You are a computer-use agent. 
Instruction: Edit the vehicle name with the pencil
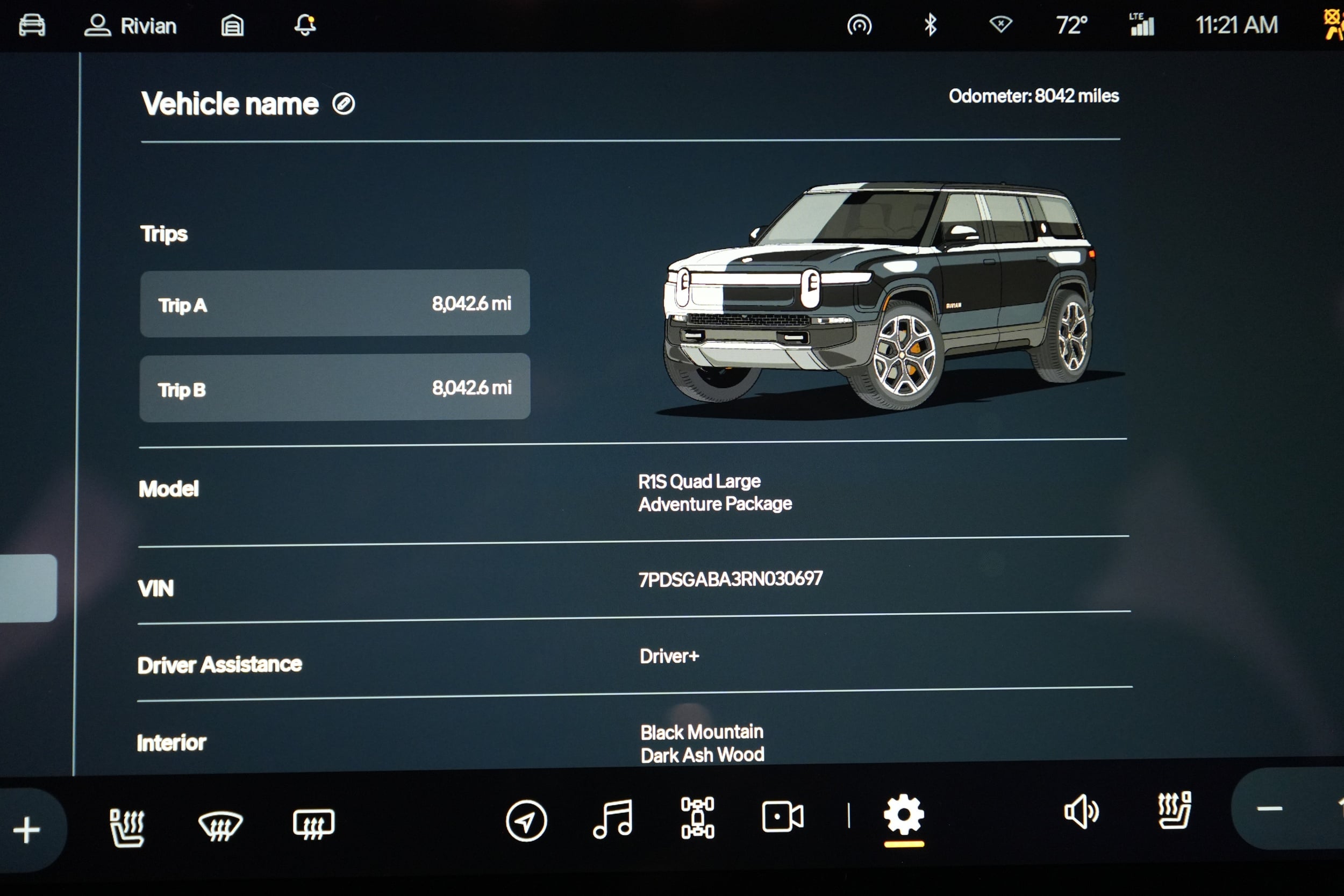[343, 104]
